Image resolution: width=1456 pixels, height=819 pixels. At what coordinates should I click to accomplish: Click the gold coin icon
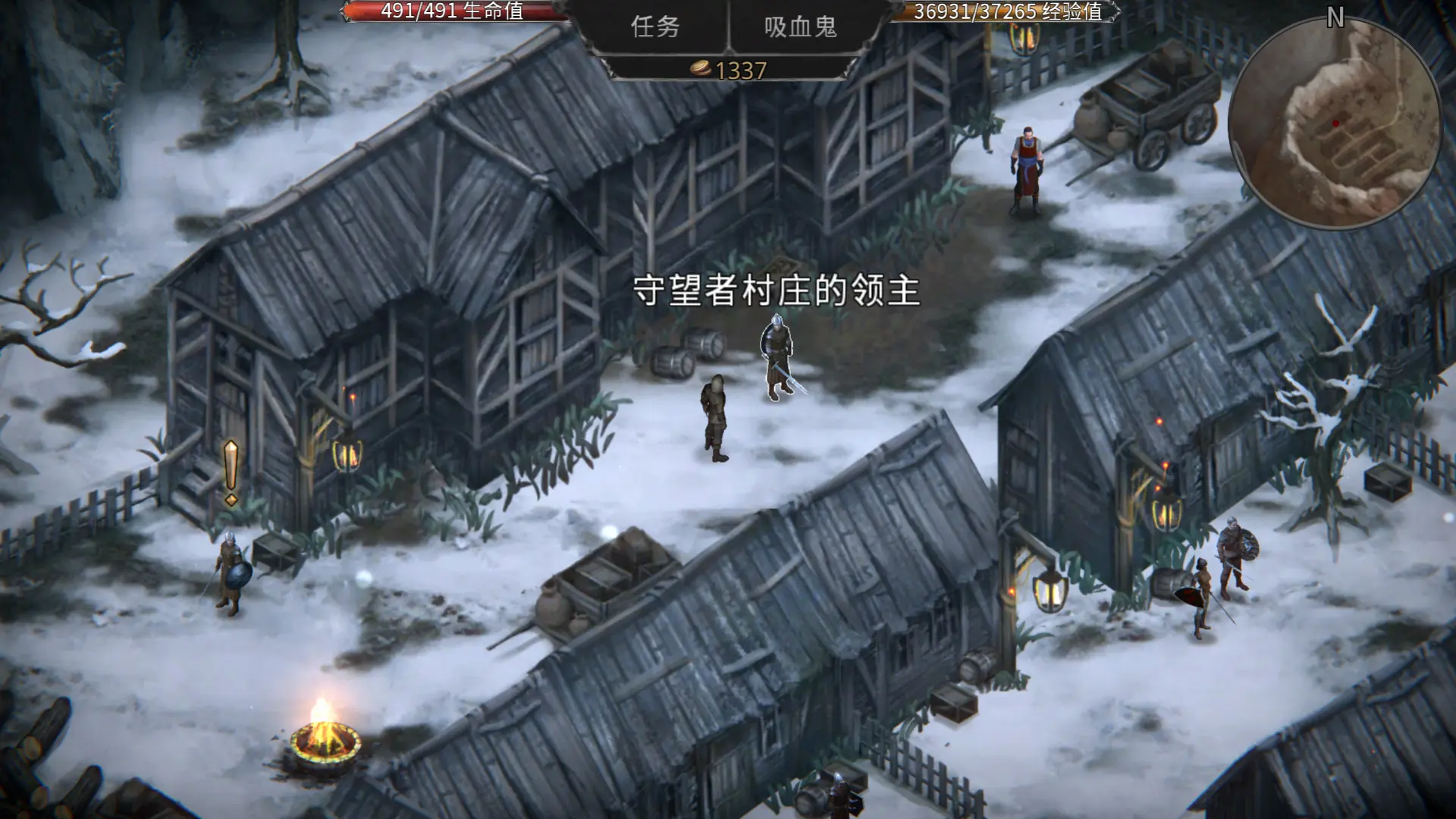point(701,68)
